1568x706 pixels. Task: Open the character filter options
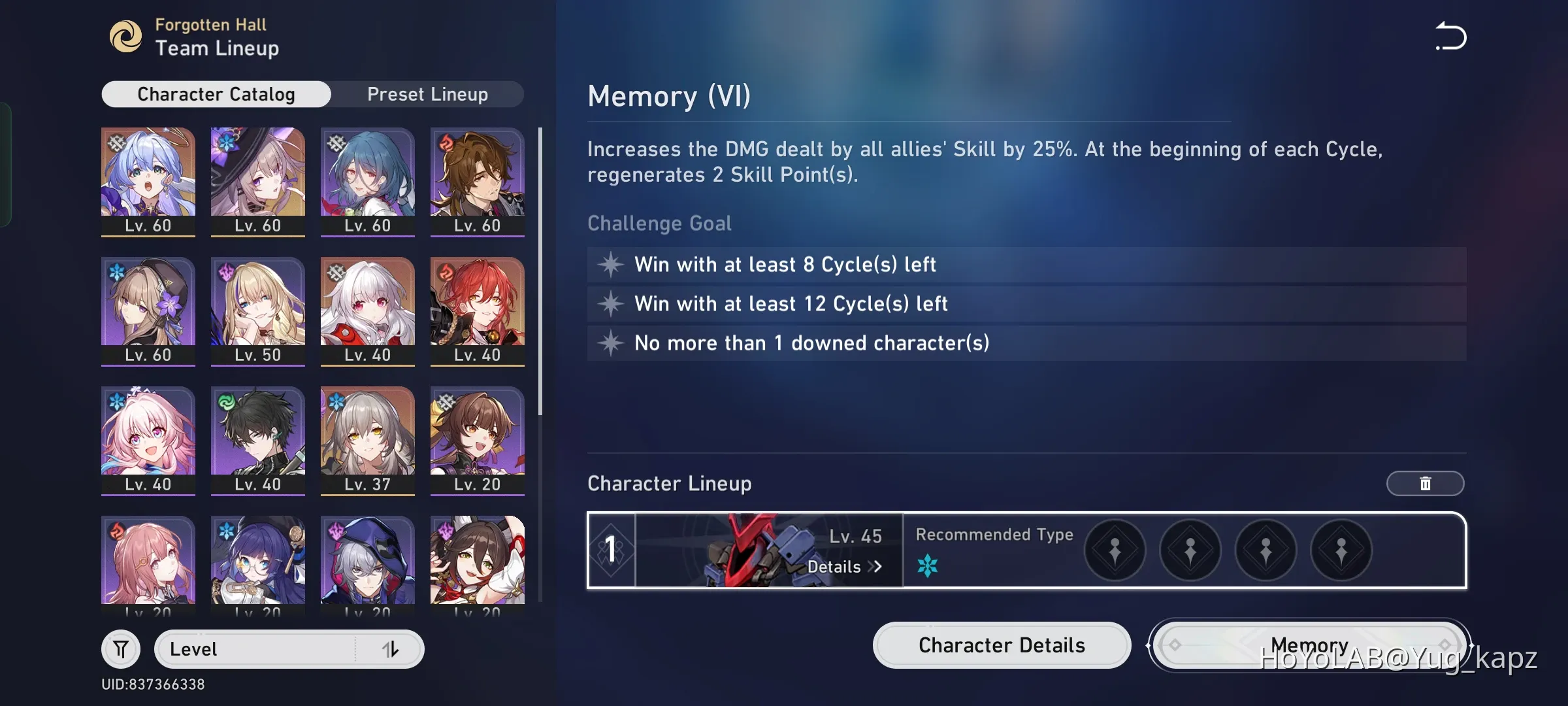coord(121,648)
